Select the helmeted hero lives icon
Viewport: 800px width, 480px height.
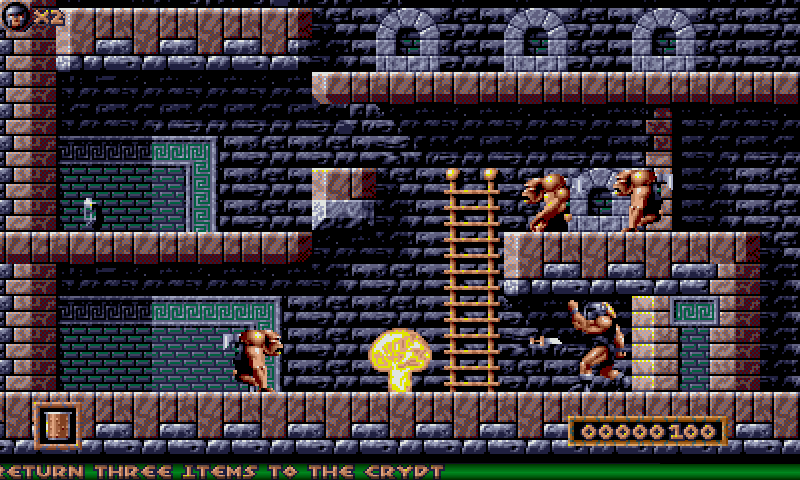[x=17, y=15]
